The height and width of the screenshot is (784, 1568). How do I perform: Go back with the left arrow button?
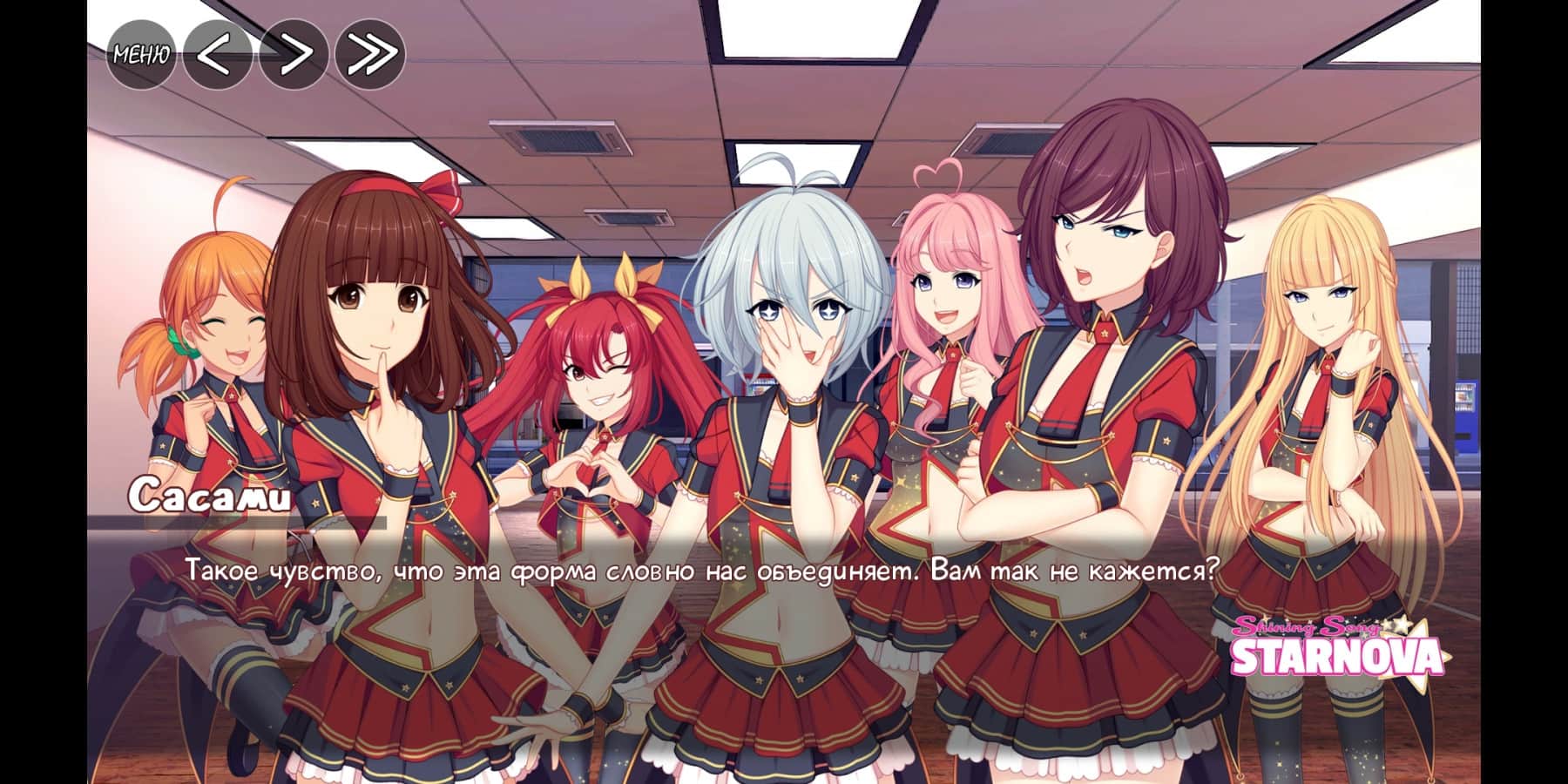click(218, 54)
